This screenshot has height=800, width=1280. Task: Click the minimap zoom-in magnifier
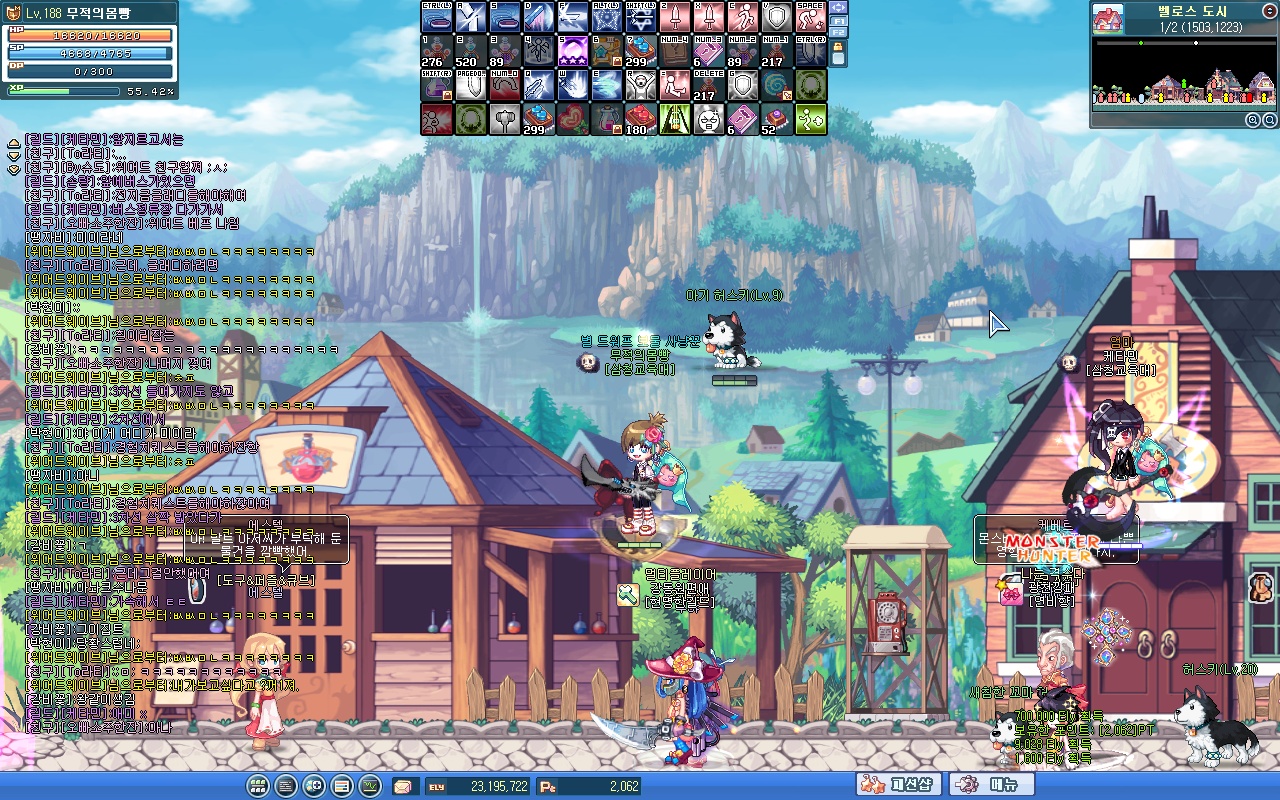(x=1252, y=120)
